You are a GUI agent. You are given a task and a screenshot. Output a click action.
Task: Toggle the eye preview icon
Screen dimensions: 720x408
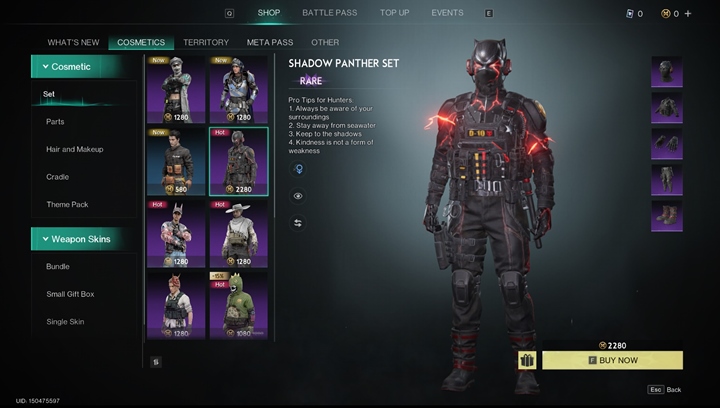298,196
